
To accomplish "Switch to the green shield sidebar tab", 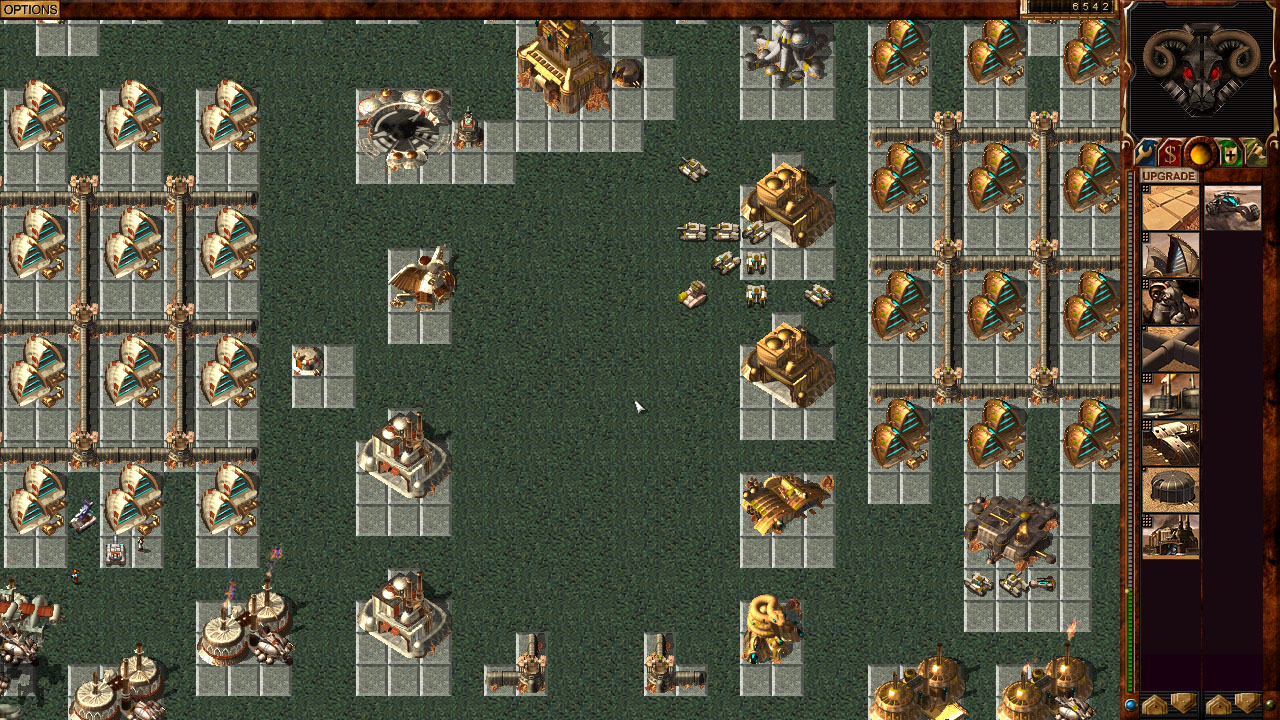I will (x=1230, y=153).
